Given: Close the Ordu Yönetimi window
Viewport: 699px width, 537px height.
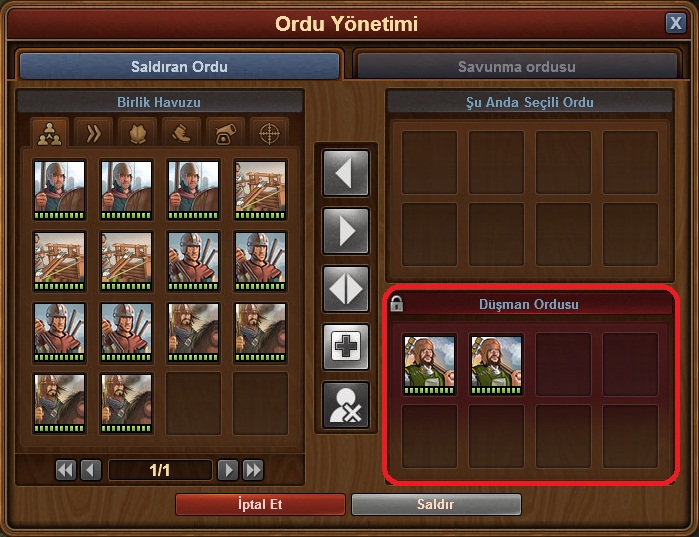Looking at the screenshot, I should pos(675,23).
